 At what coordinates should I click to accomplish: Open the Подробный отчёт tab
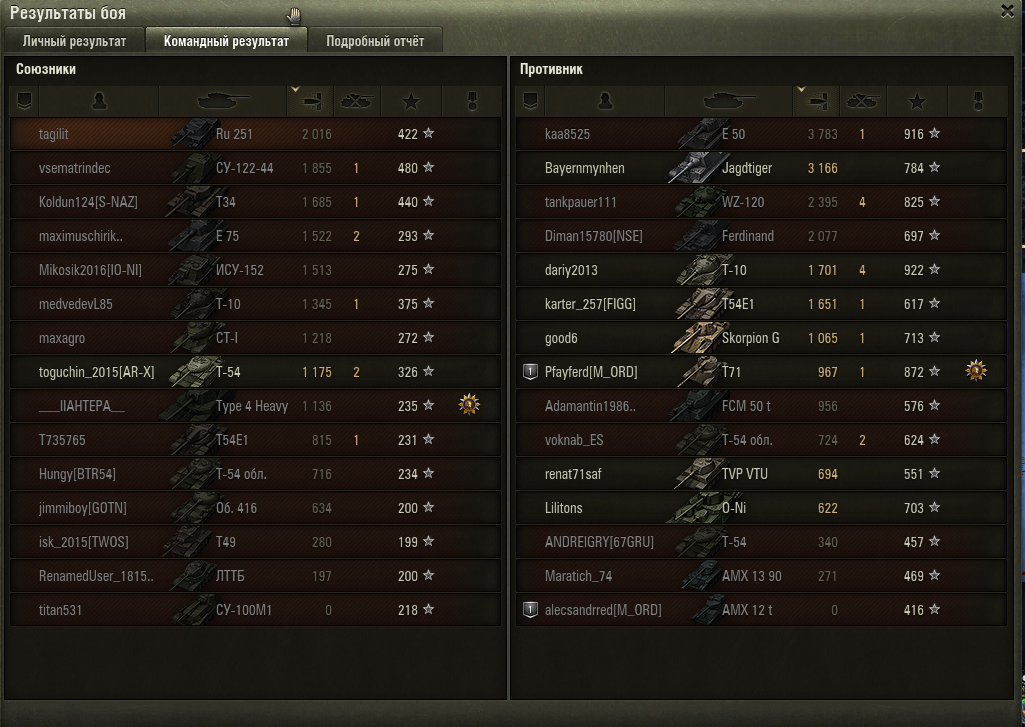375,41
